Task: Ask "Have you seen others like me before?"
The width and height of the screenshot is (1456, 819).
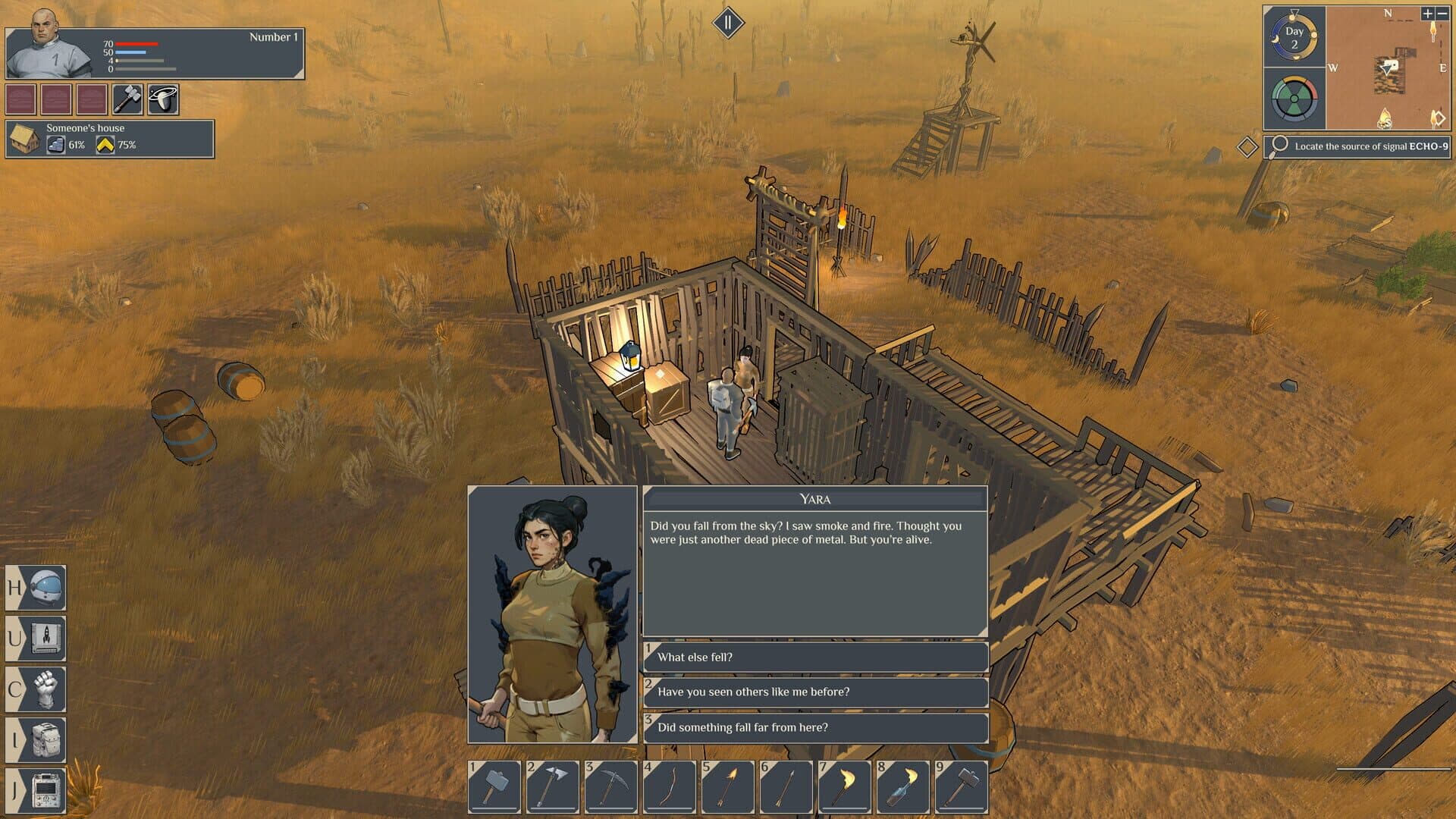Action: [x=815, y=692]
